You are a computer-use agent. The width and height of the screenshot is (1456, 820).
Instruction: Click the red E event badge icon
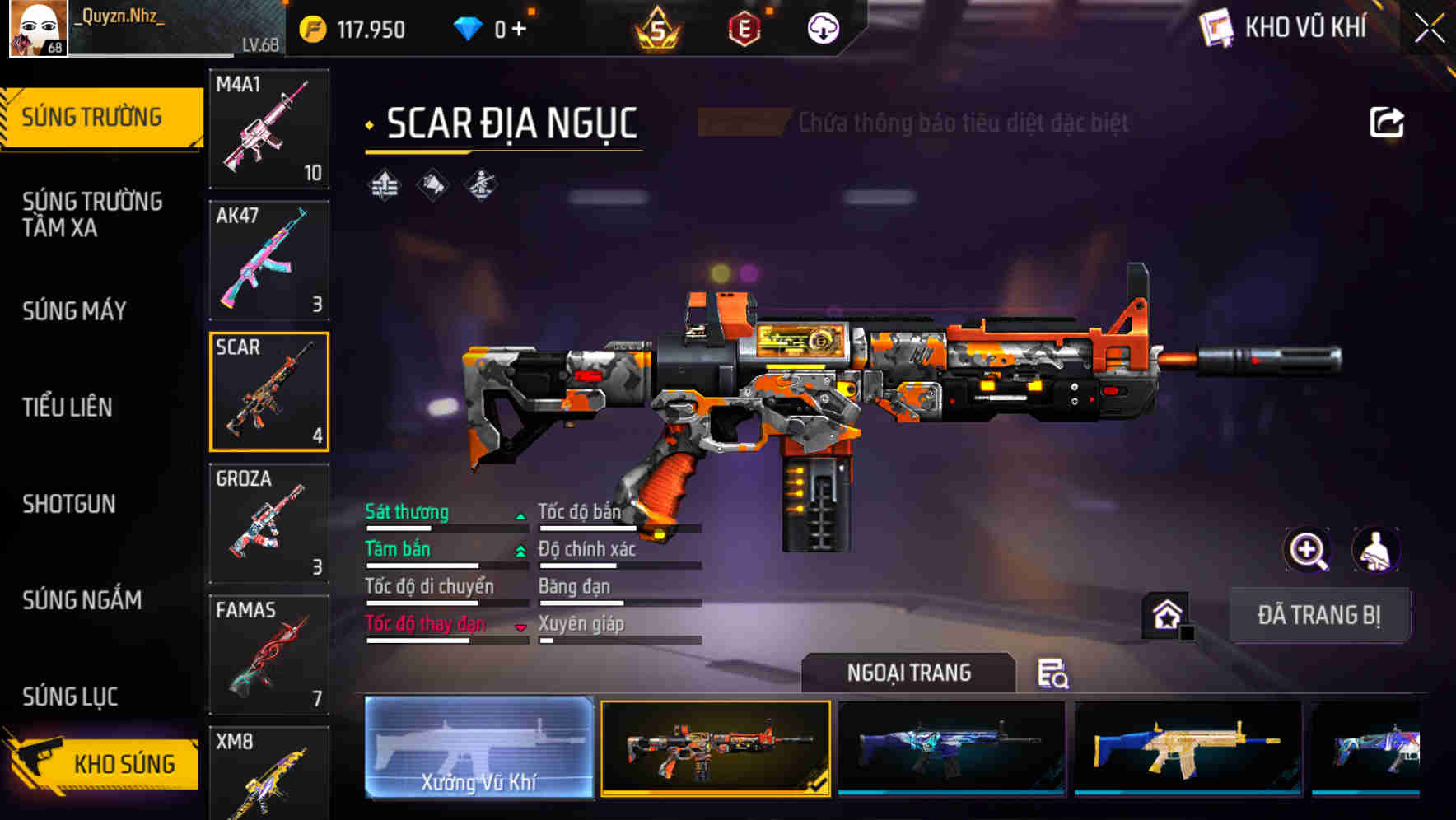(744, 27)
